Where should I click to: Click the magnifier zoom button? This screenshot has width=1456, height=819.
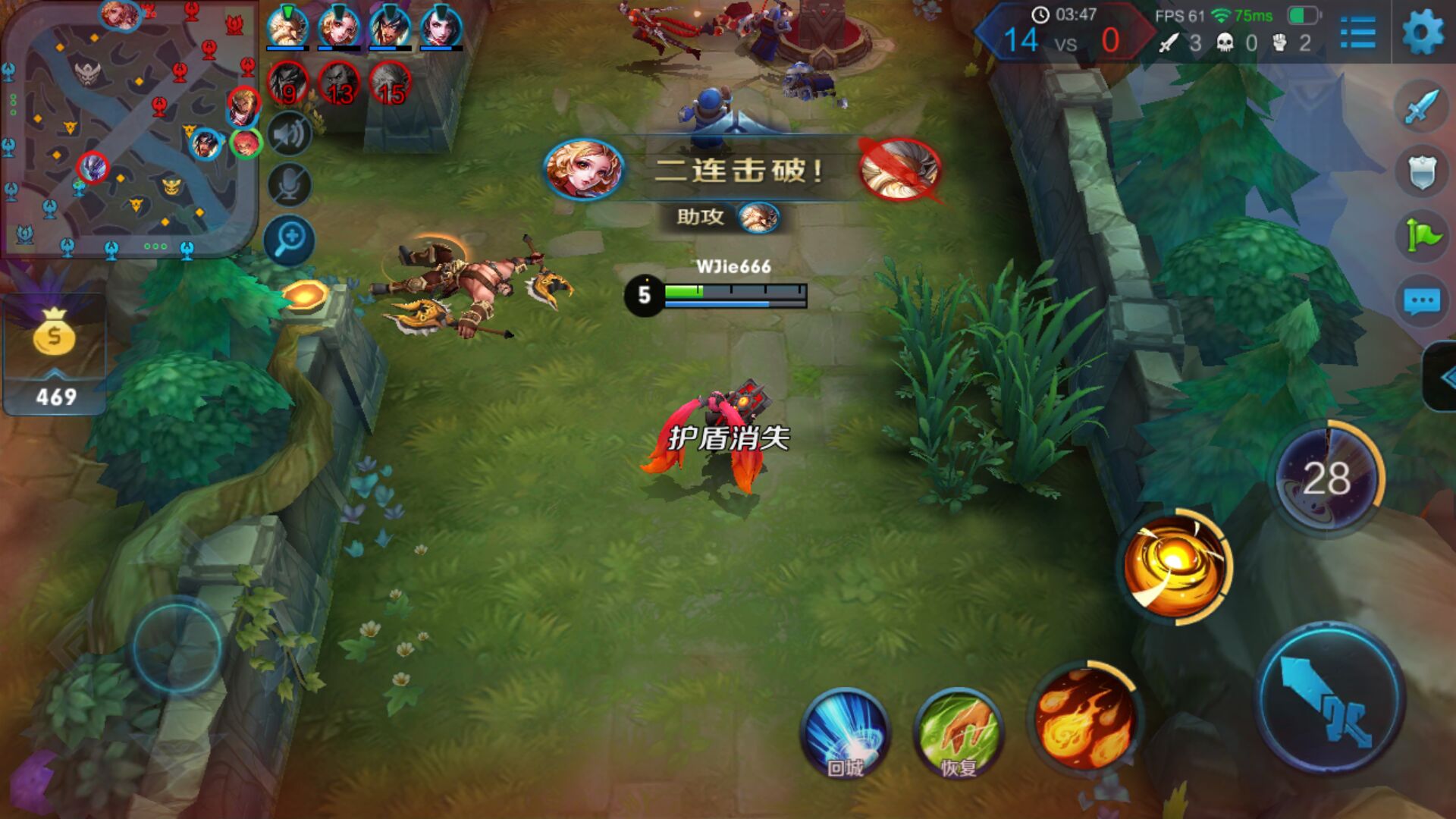tap(289, 241)
